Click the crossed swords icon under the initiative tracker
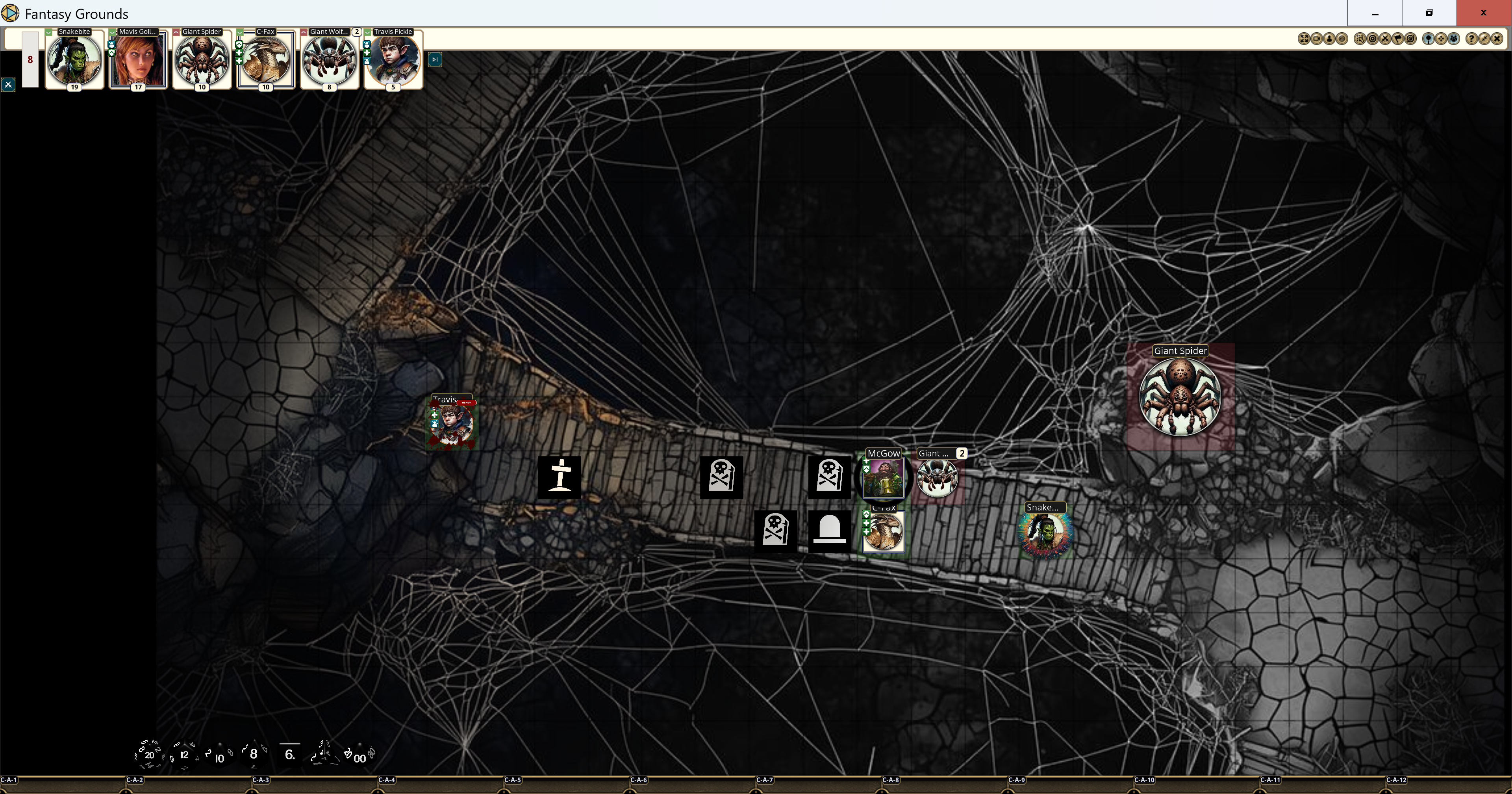The width and height of the screenshot is (1512, 794). (x=8, y=85)
